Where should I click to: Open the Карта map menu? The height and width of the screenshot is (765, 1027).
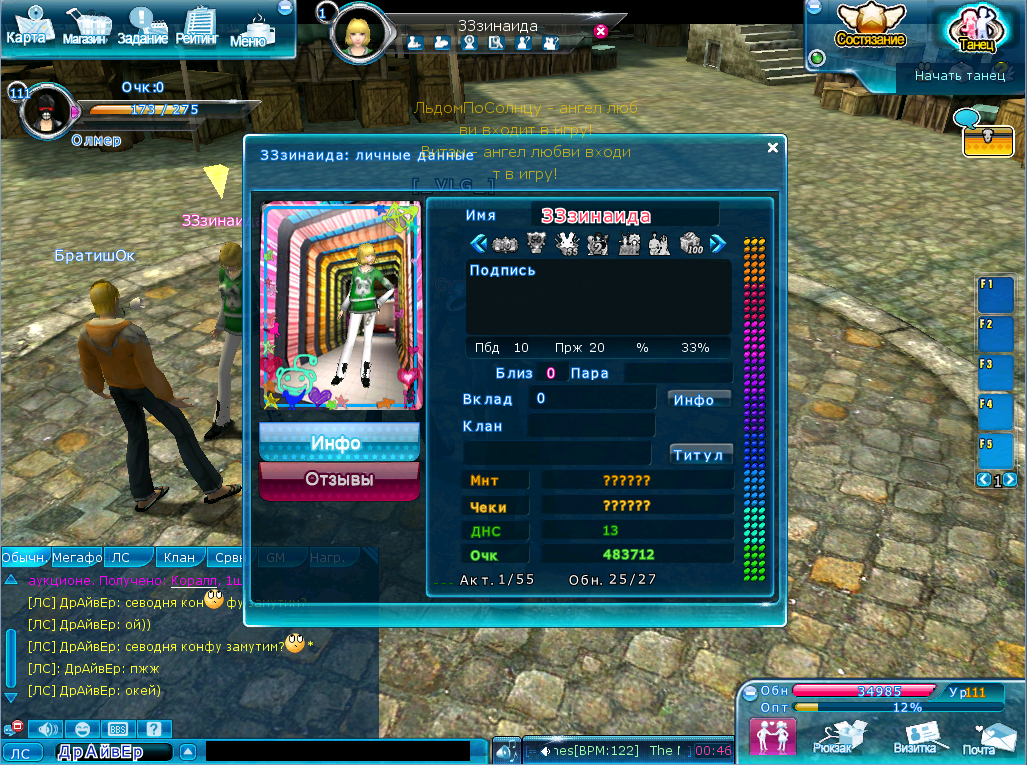27,27
